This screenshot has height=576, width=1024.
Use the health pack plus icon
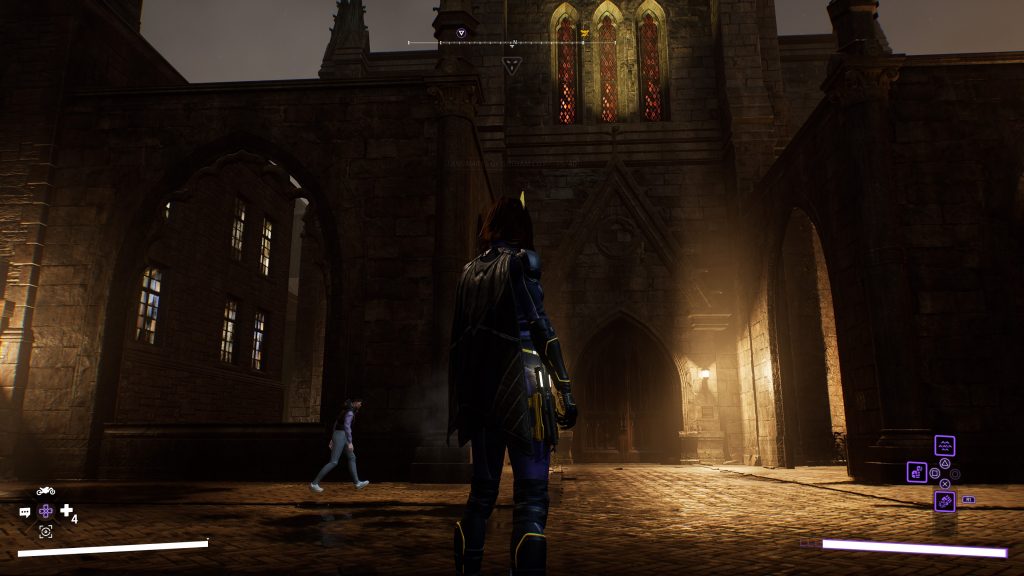[x=66, y=511]
